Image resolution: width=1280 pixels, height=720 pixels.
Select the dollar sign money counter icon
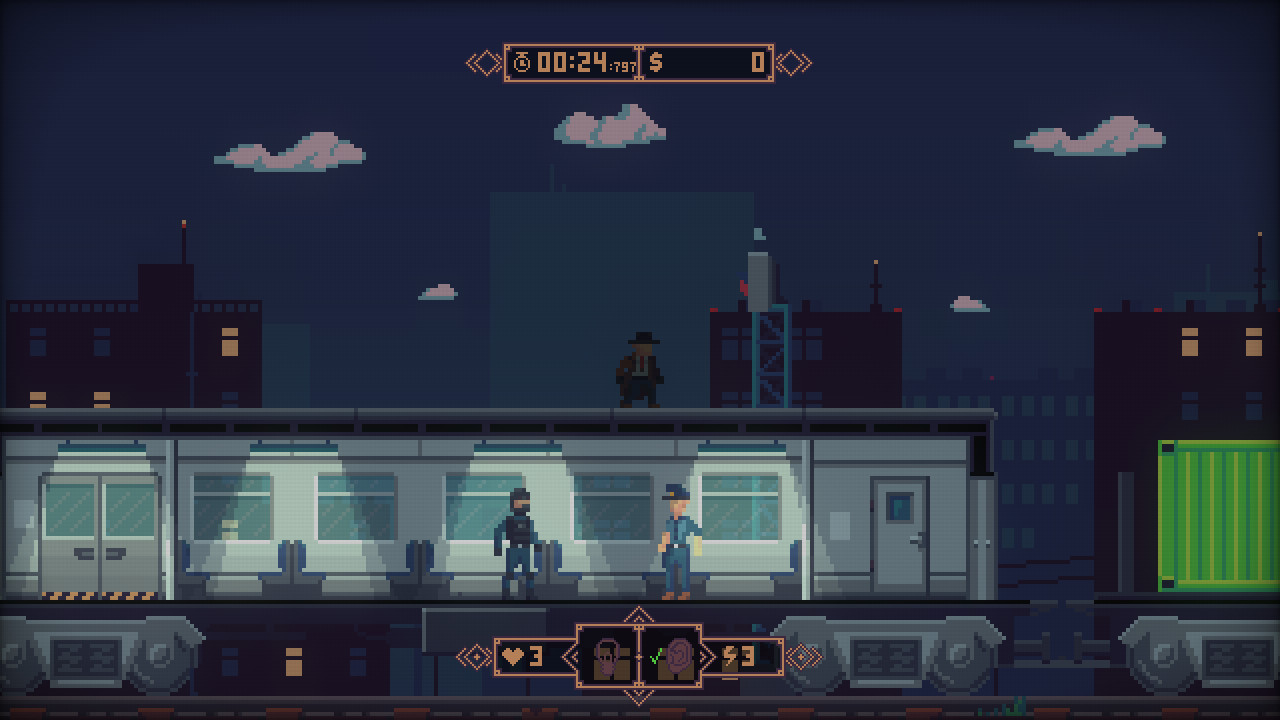(657, 61)
